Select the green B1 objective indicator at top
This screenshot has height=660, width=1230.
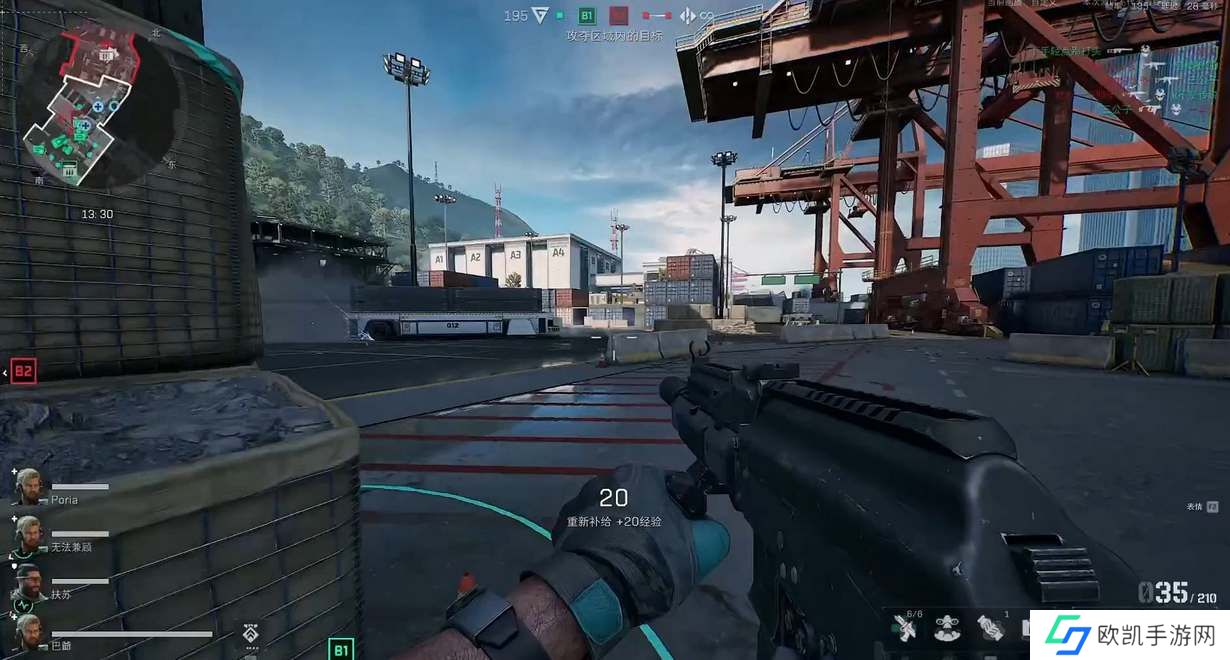point(587,15)
